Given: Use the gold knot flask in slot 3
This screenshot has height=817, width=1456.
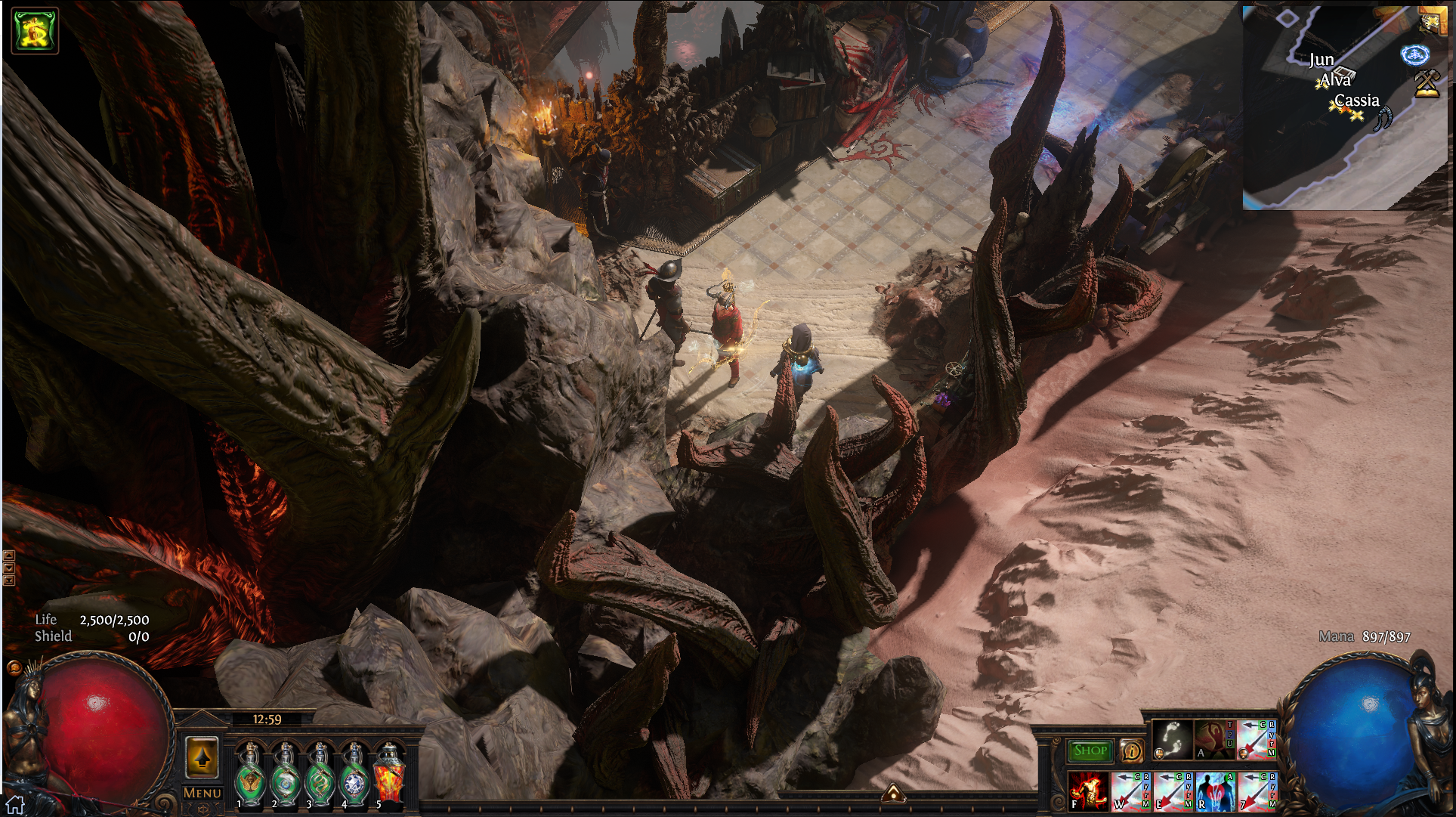Looking at the screenshot, I should pos(320,774).
